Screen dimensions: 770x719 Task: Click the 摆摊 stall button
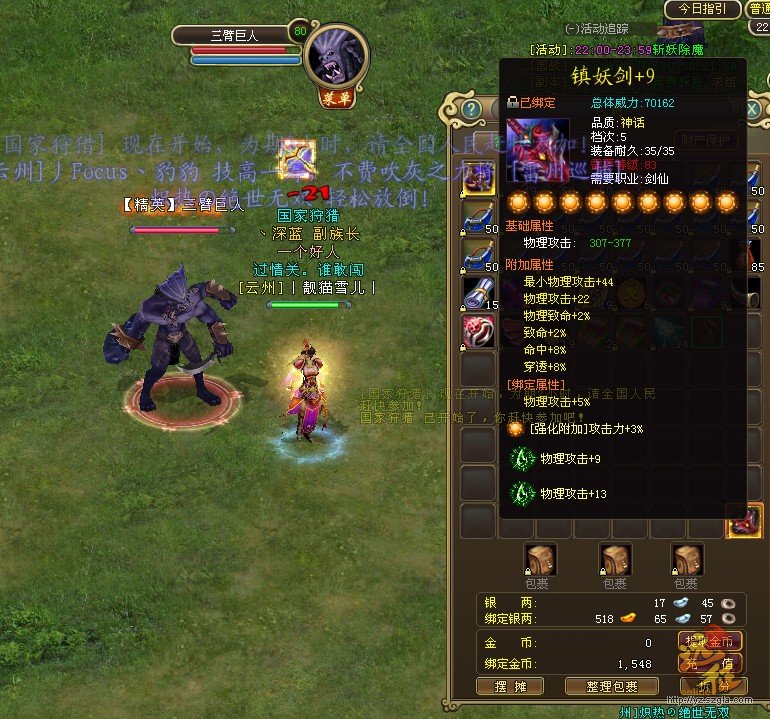click(x=510, y=686)
